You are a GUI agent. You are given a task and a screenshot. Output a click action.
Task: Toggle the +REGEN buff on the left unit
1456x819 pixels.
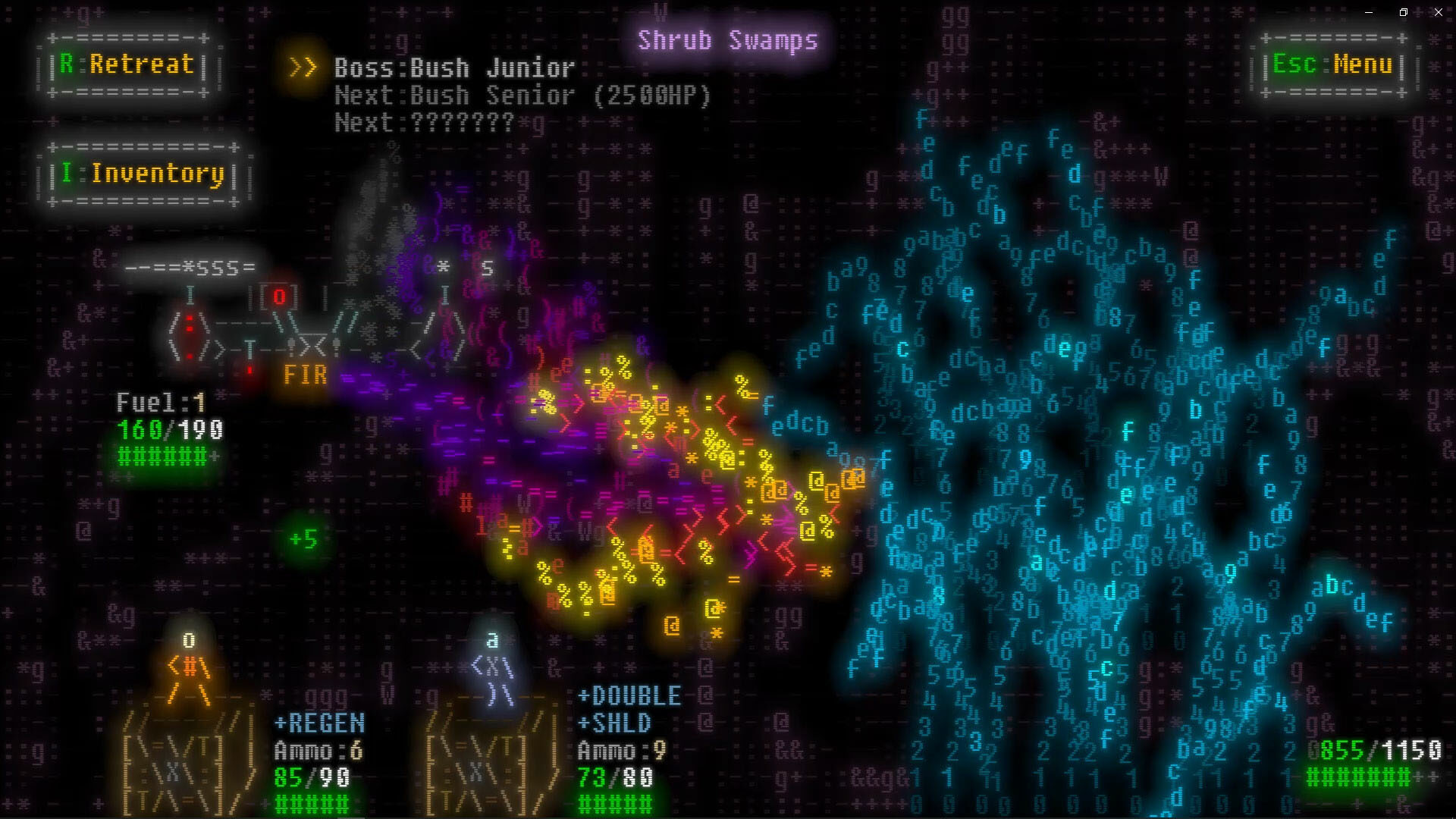click(x=318, y=723)
